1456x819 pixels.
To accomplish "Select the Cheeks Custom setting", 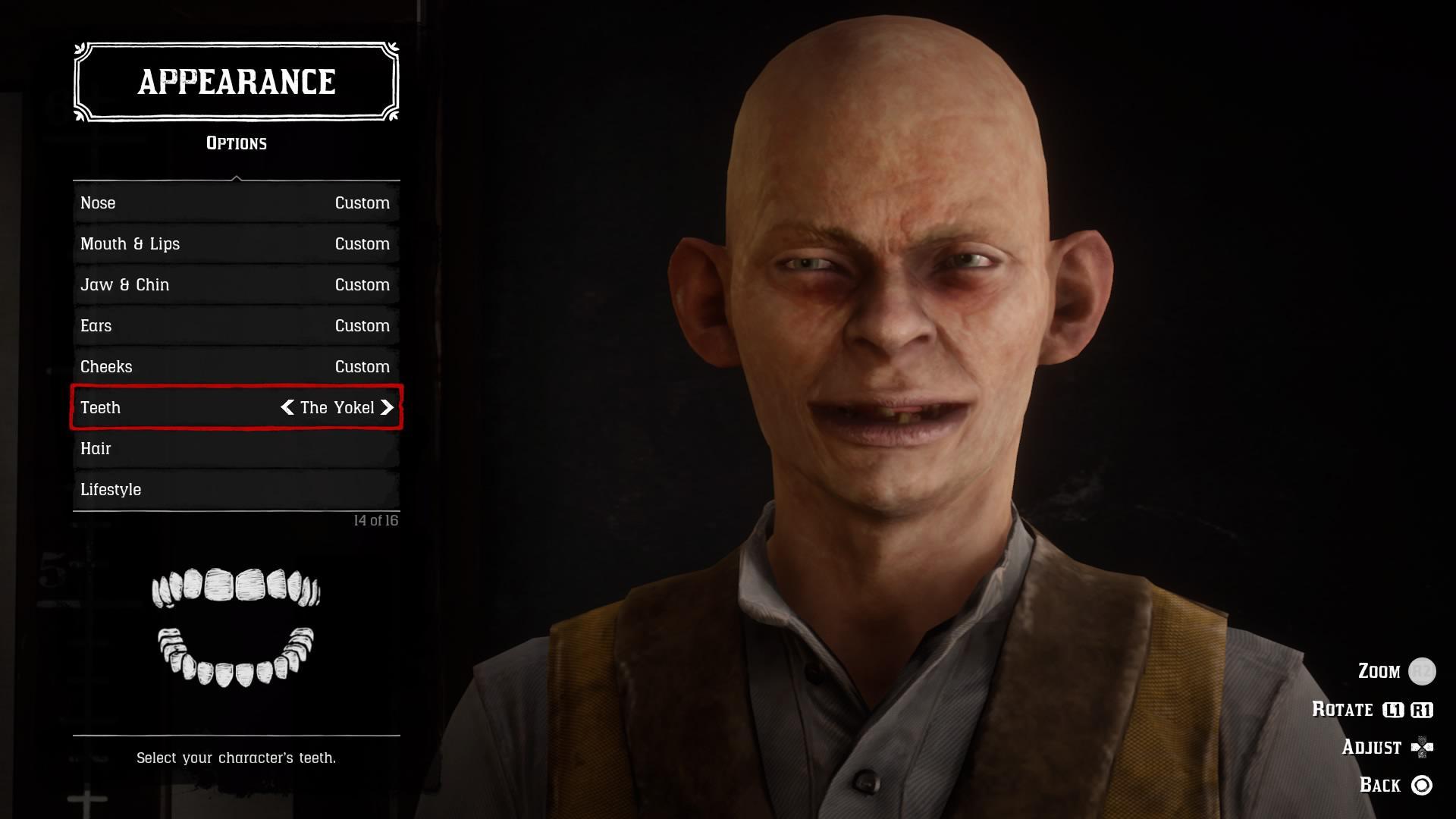I will tap(235, 366).
